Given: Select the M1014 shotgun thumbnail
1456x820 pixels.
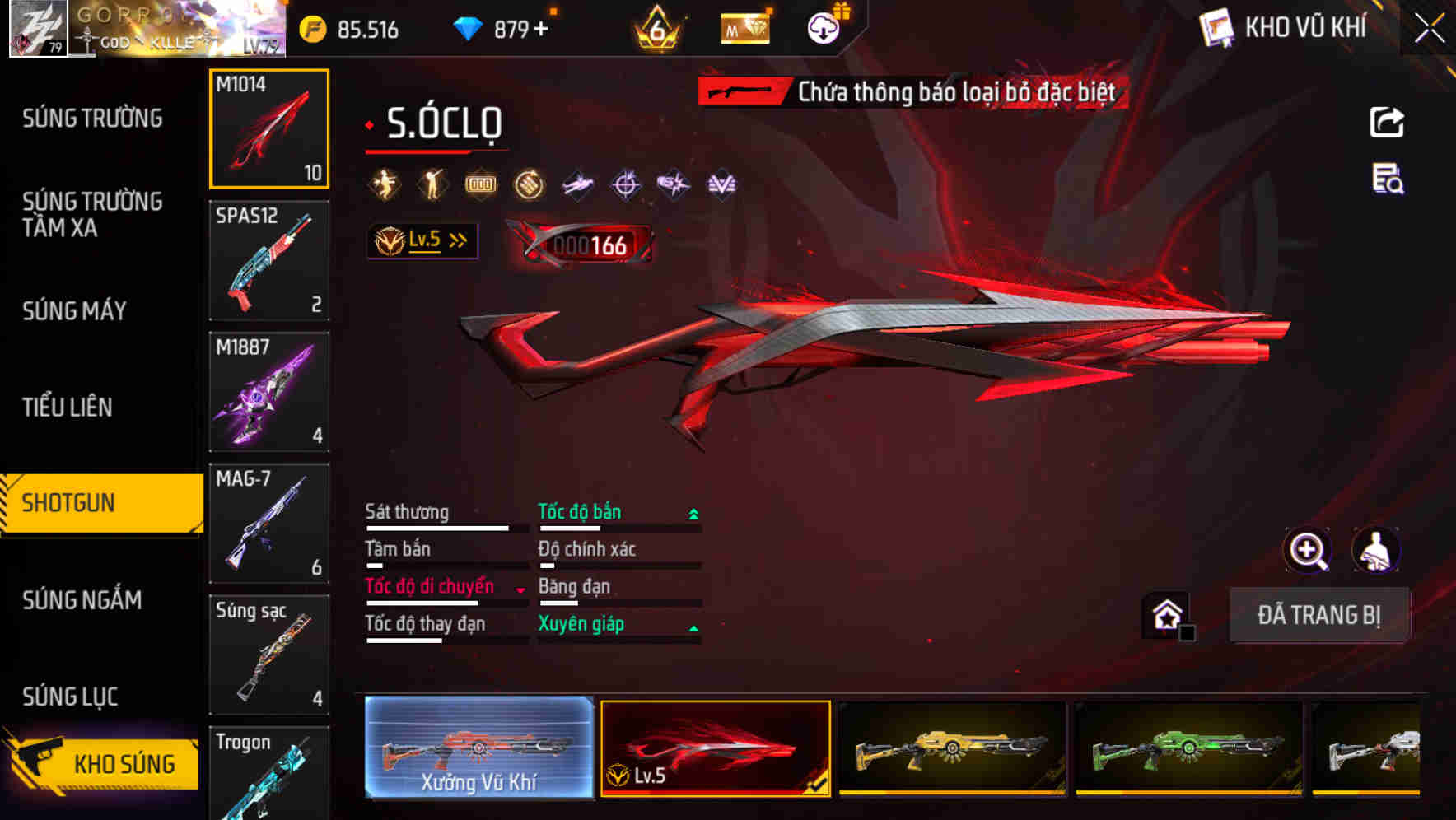Looking at the screenshot, I should pos(269,128).
